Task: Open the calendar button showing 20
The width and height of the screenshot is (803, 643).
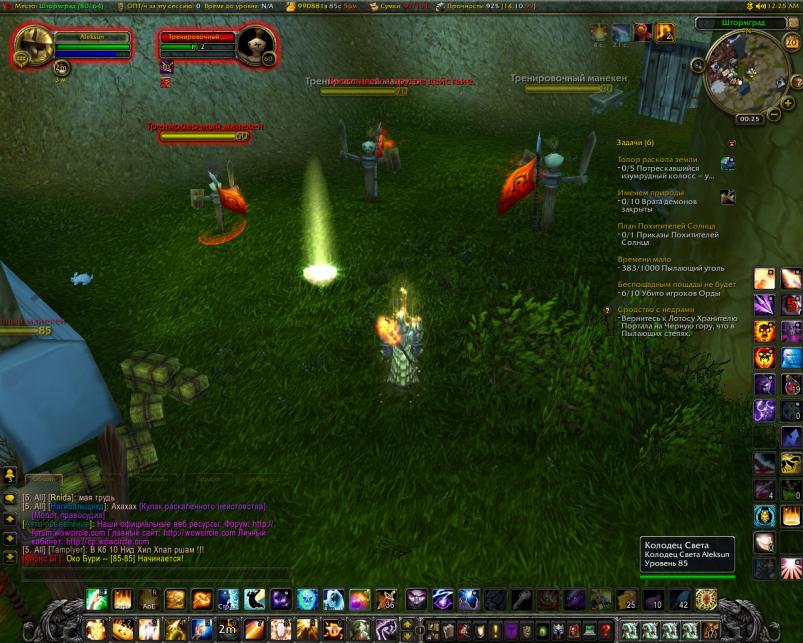Action: pos(790,43)
